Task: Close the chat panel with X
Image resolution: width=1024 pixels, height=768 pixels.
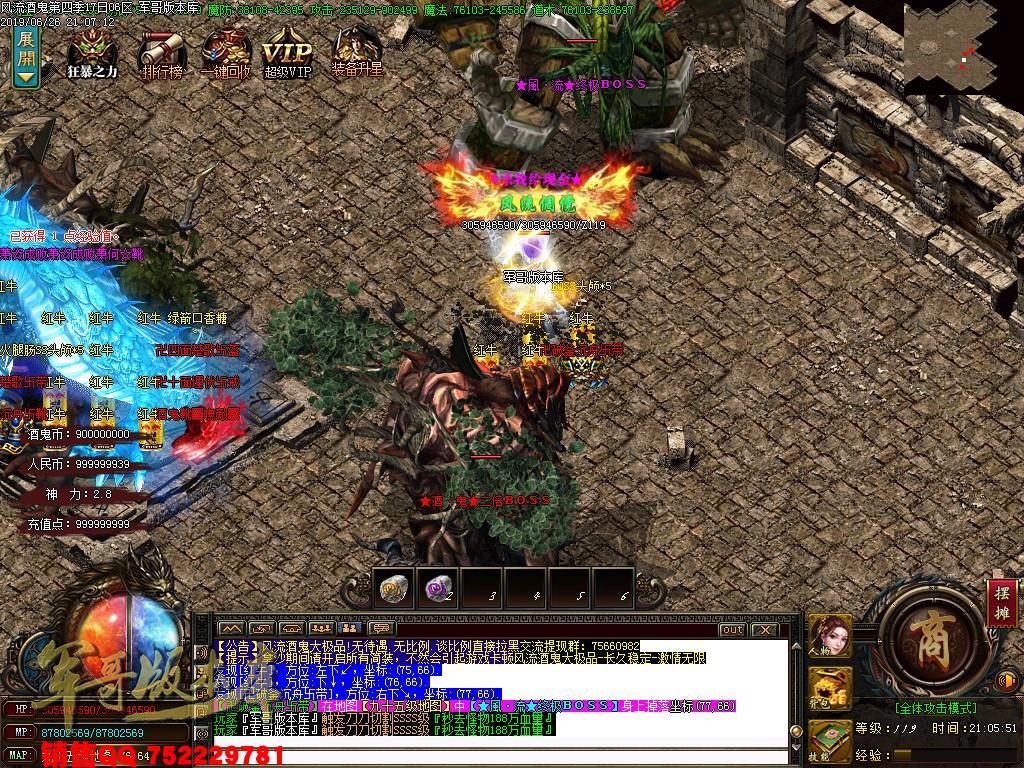Action: [765, 629]
